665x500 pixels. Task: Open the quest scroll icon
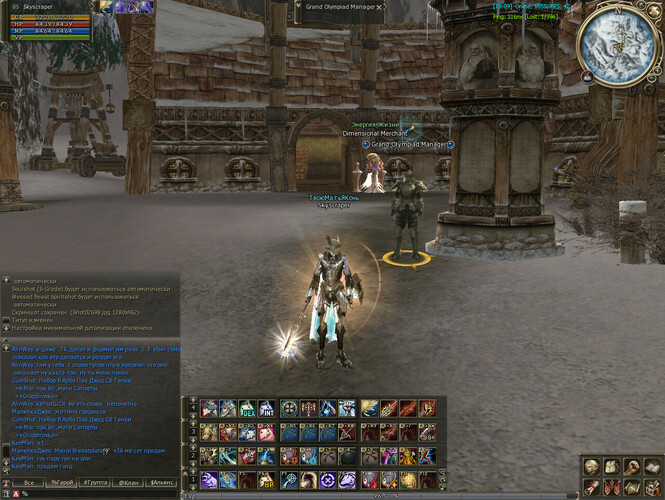click(592, 487)
